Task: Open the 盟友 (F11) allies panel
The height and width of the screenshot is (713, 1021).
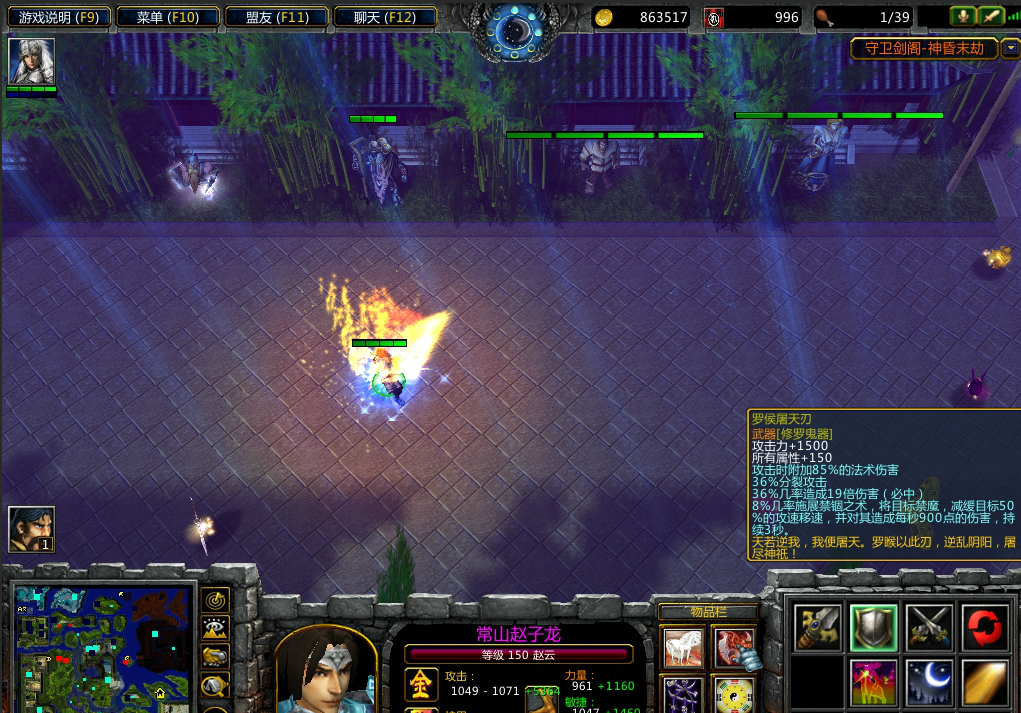Action: (276, 17)
